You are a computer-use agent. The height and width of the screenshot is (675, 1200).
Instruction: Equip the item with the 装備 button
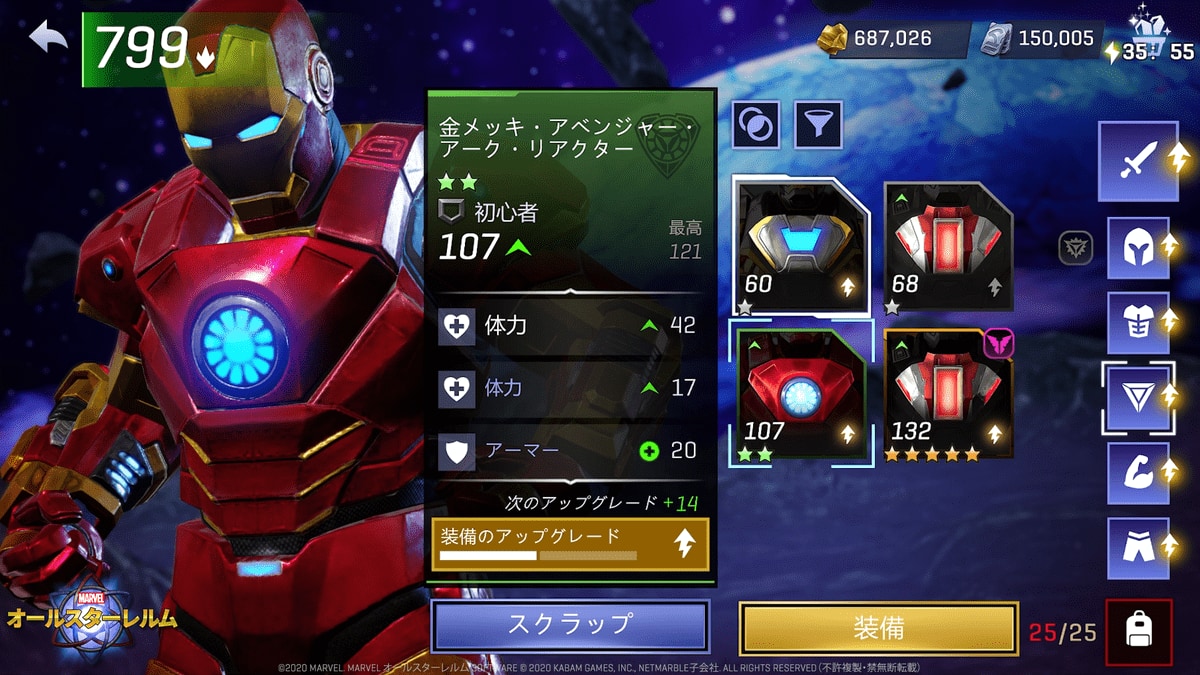878,628
